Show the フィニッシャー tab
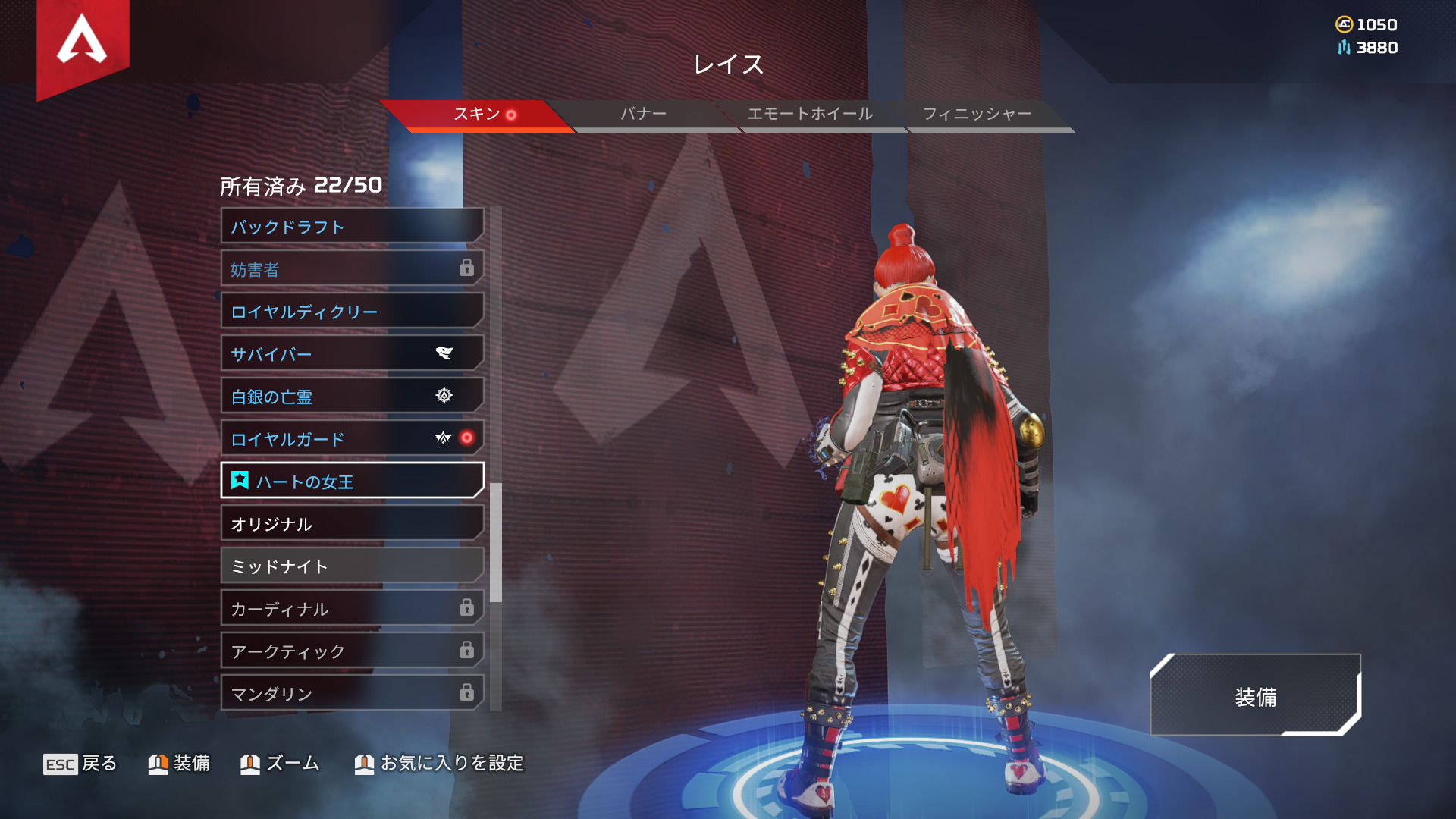The width and height of the screenshot is (1456, 819). [x=977, y=115]
